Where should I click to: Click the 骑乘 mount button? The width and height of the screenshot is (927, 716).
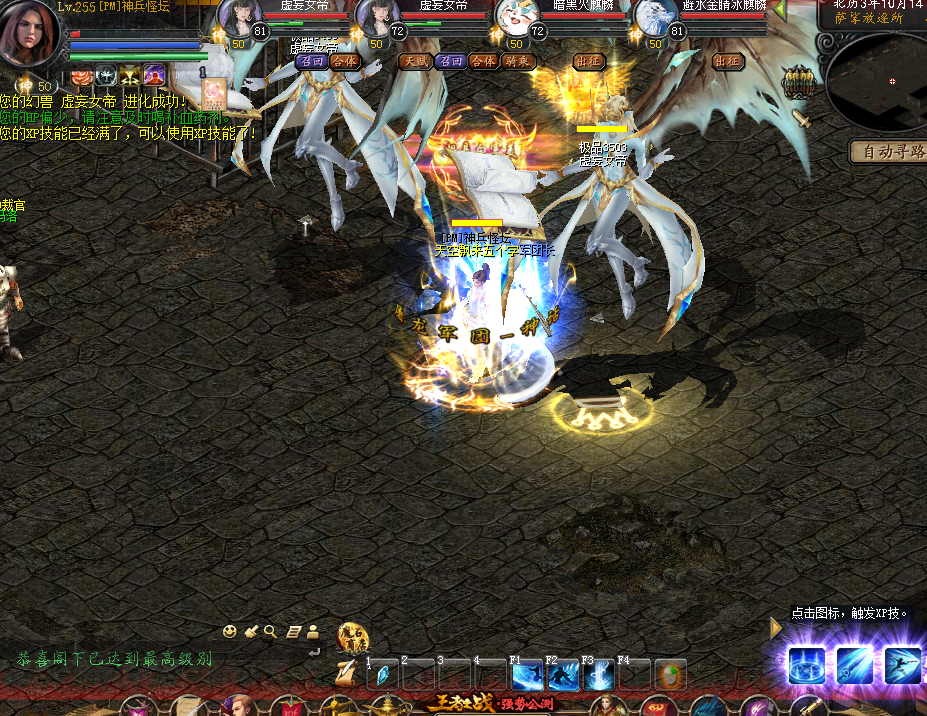518,61
